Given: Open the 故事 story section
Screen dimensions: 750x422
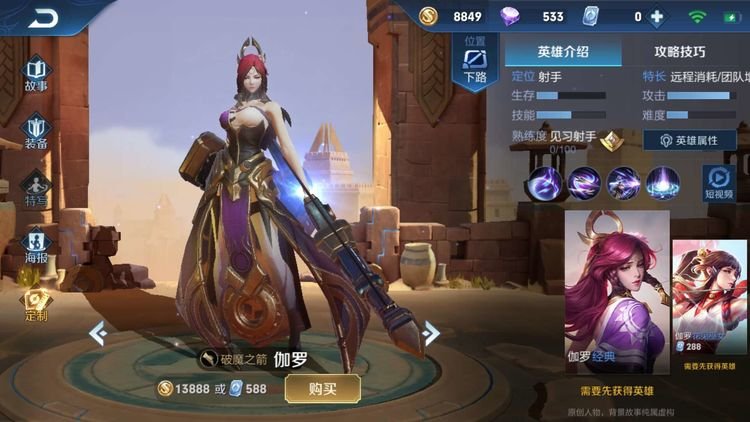Looking at the screenshot, I should [36, 76].
